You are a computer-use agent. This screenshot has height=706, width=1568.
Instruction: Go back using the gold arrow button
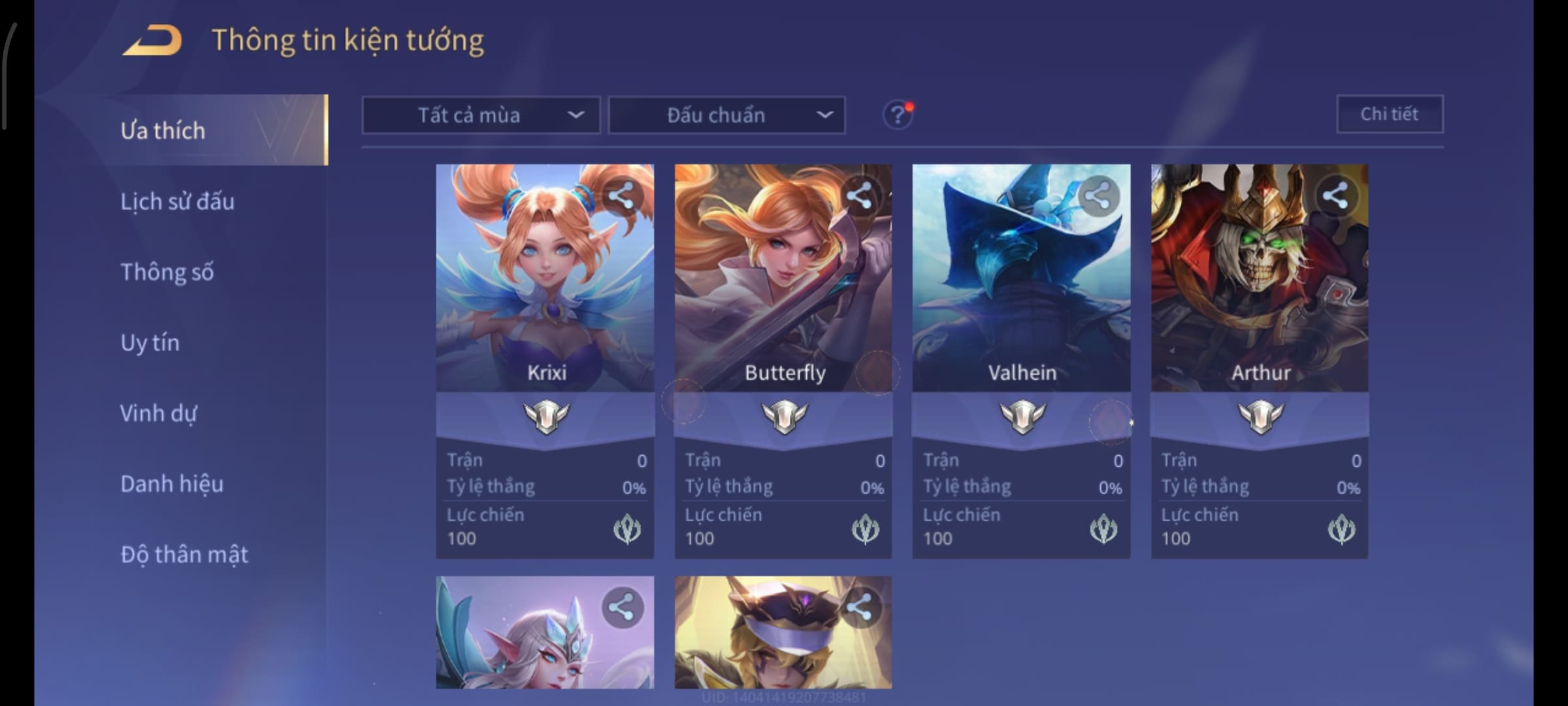coord(153,41)
